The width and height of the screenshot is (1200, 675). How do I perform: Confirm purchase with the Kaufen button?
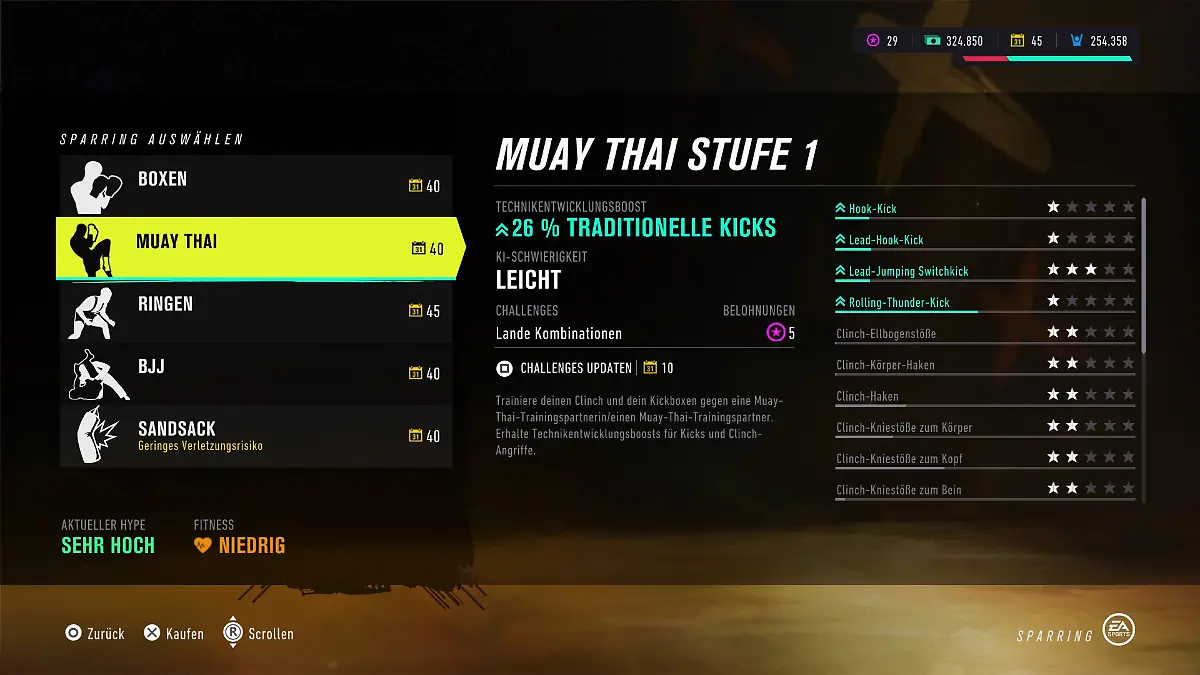tap(174, 633)
